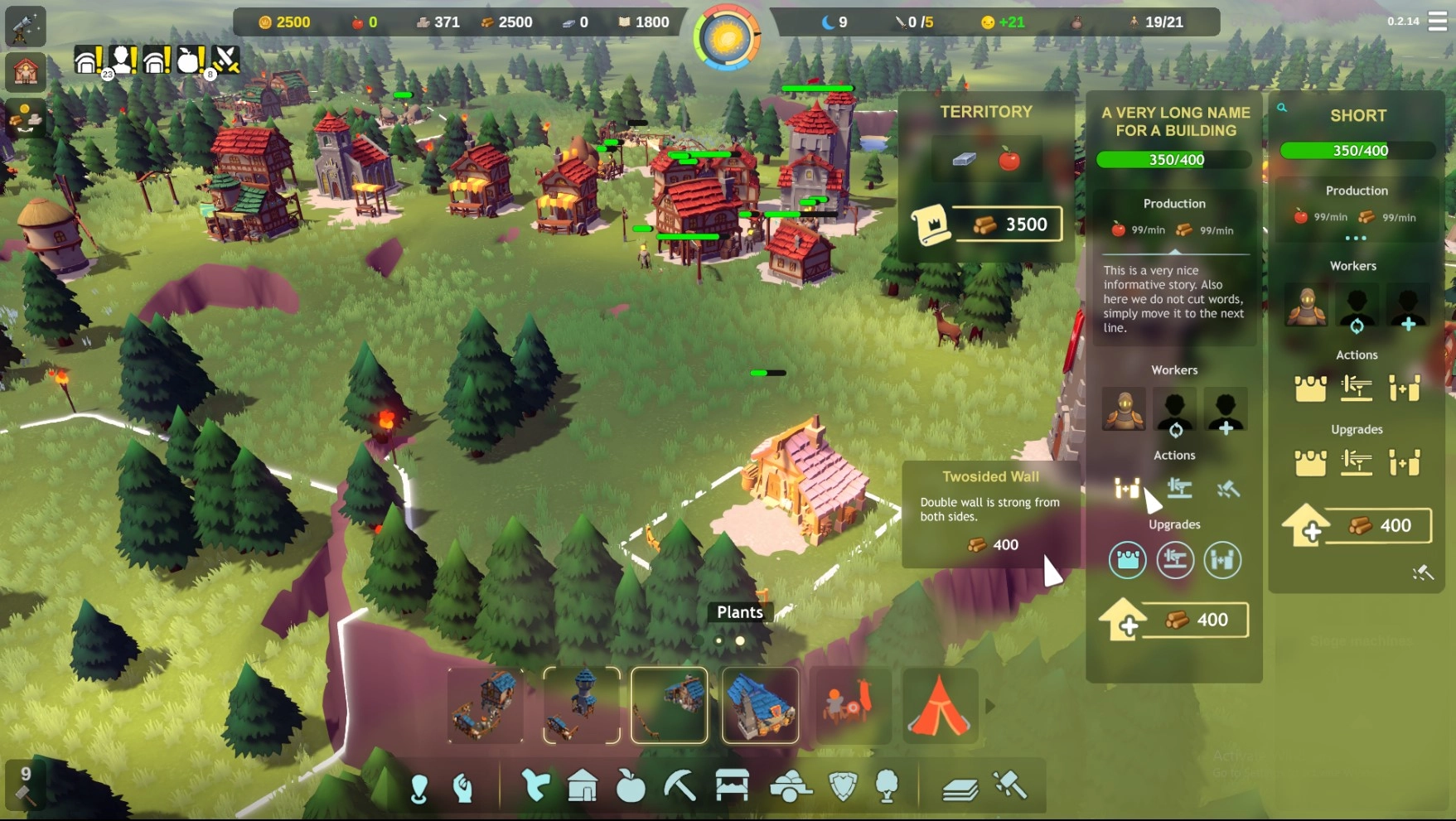Select the villager silhouette alert notification
1456x821 pixels.
(123, 60)
